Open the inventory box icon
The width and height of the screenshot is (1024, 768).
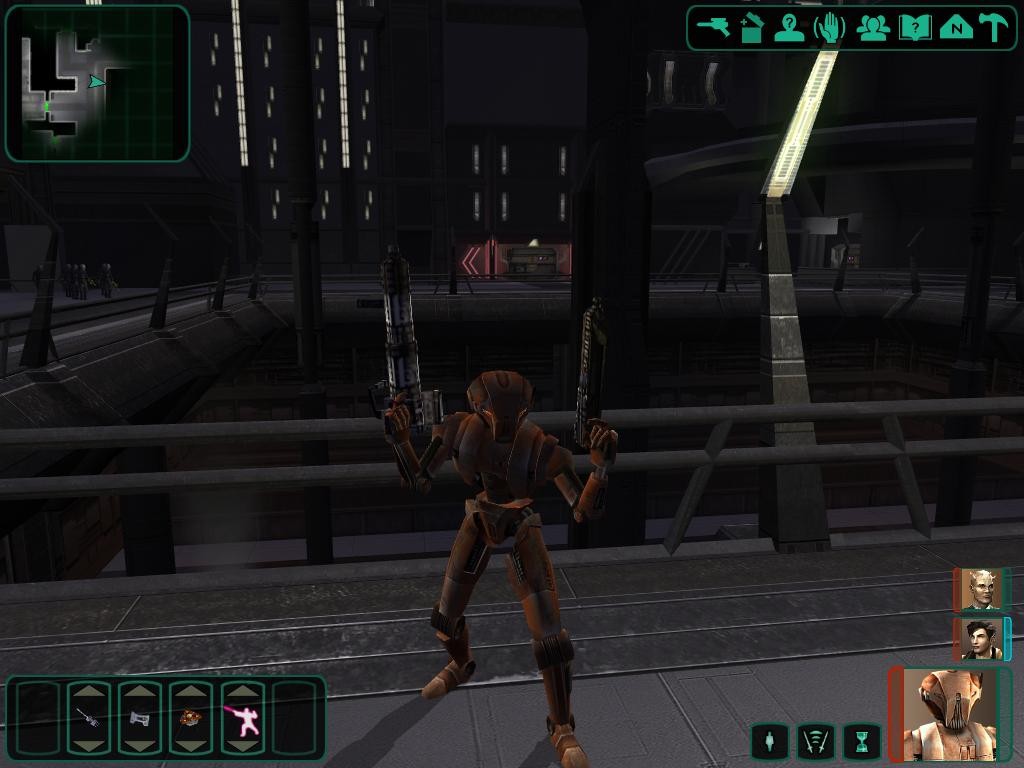[752, 27]
